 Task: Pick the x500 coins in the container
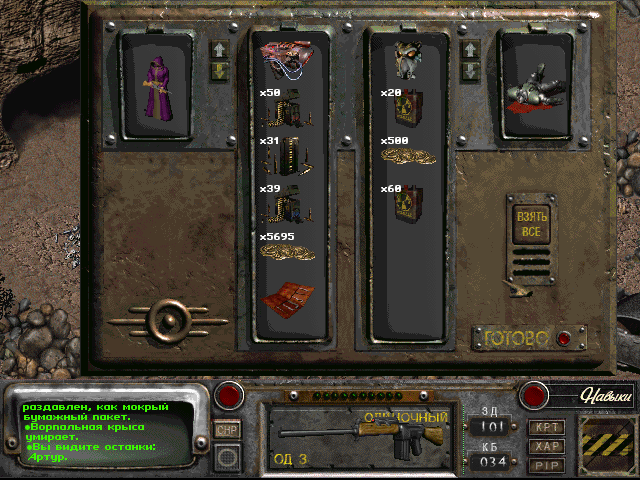(x=406, y=155)
